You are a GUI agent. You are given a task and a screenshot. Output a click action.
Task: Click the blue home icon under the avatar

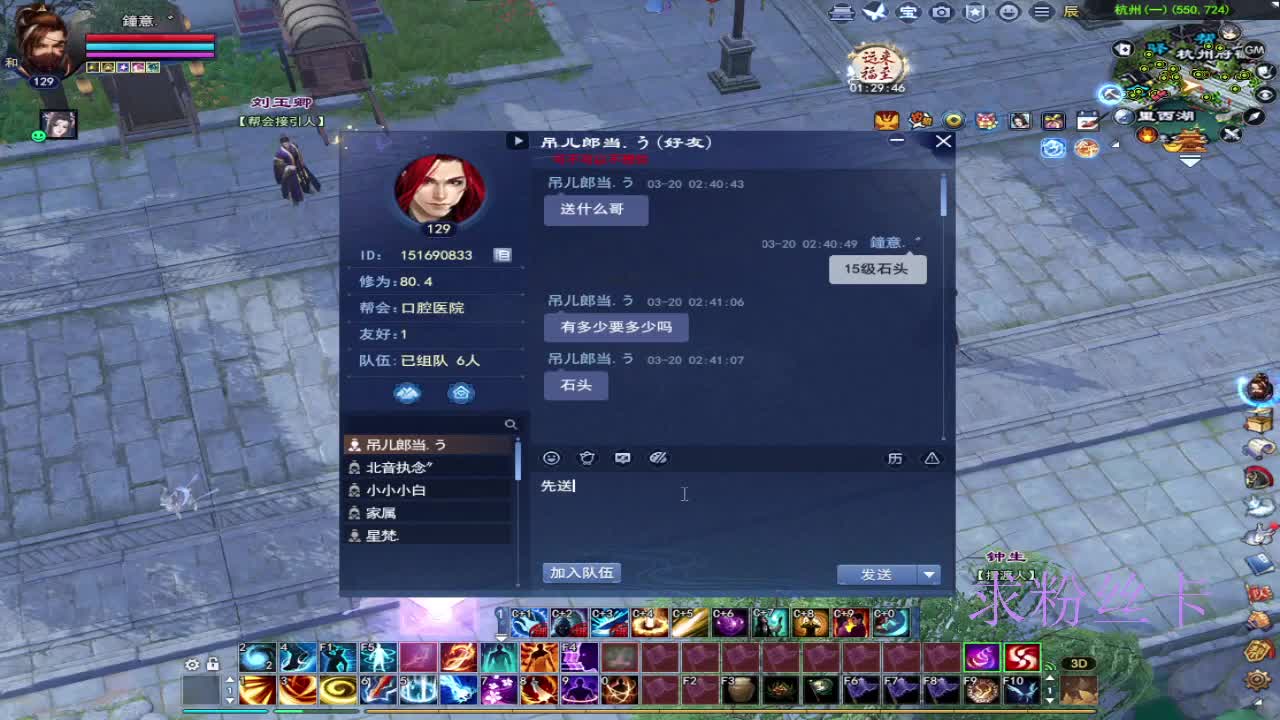(460, 393)
